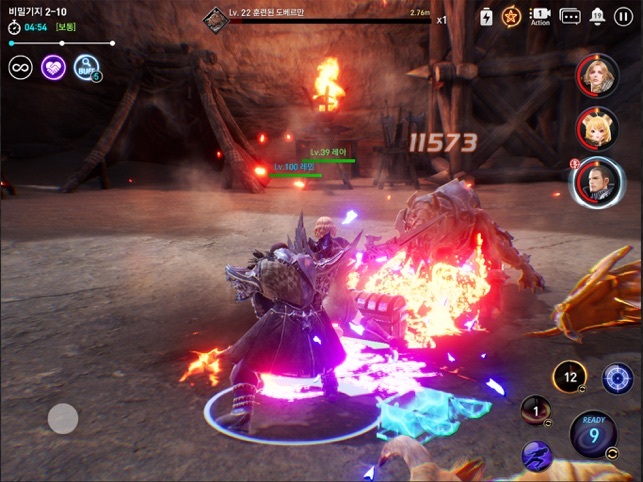Image resolution: width=643 pixels, height=482 pixels.
Task: Pause the battle
Action: 624,17
